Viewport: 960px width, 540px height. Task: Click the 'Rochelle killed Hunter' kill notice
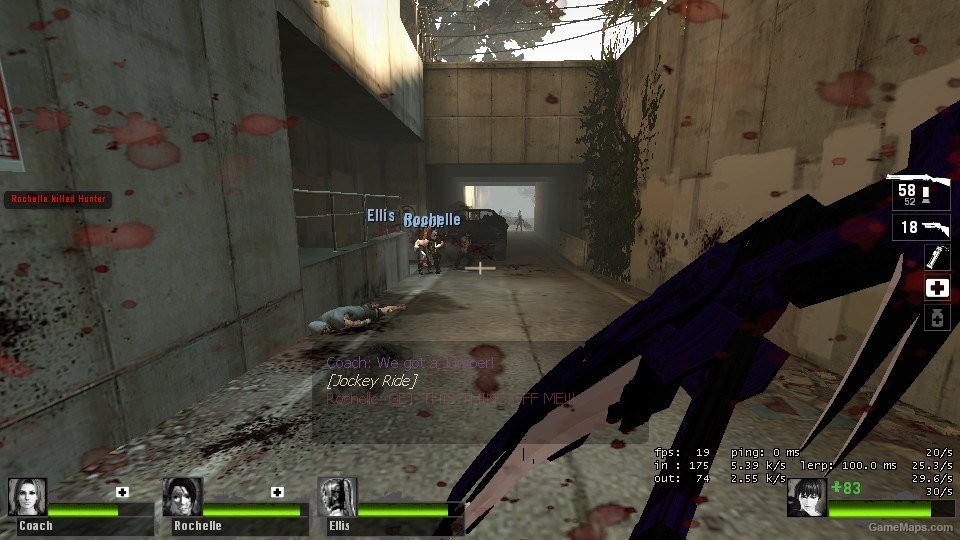(x=57, y=200)
